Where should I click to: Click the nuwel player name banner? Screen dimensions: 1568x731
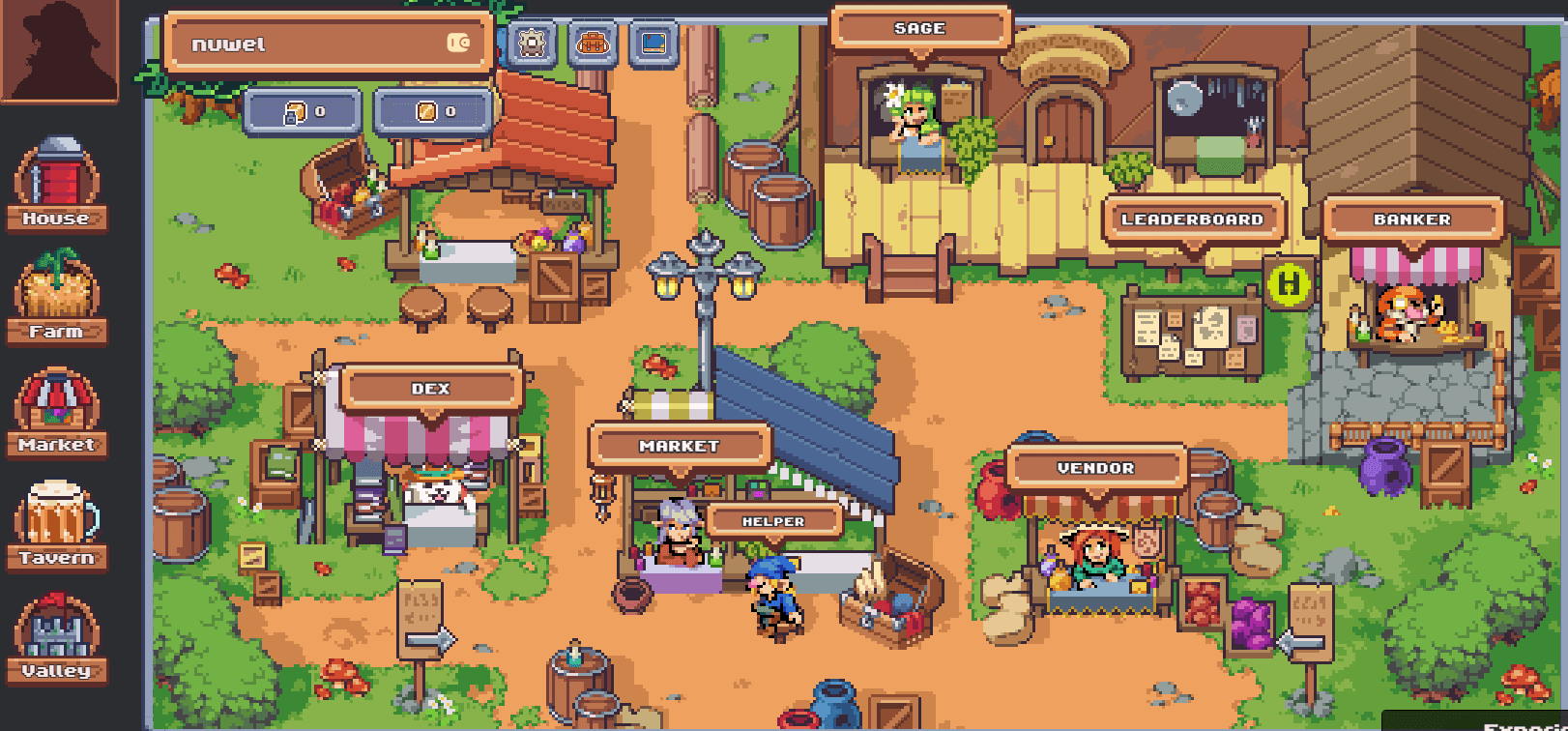tap(329, 43)
